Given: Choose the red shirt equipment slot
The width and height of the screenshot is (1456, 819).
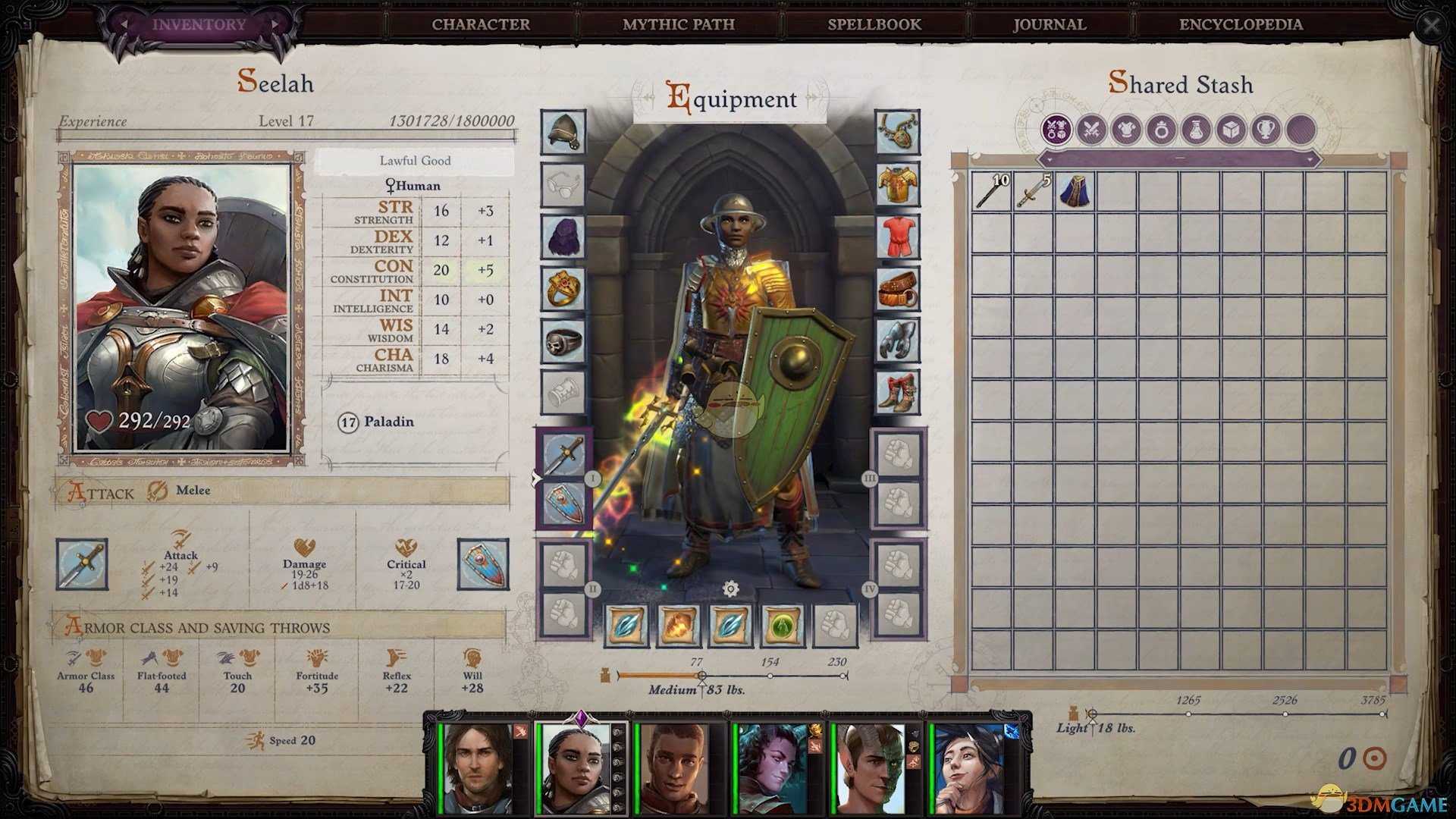Looking at the screenshot, I should [x=897, y=237].
